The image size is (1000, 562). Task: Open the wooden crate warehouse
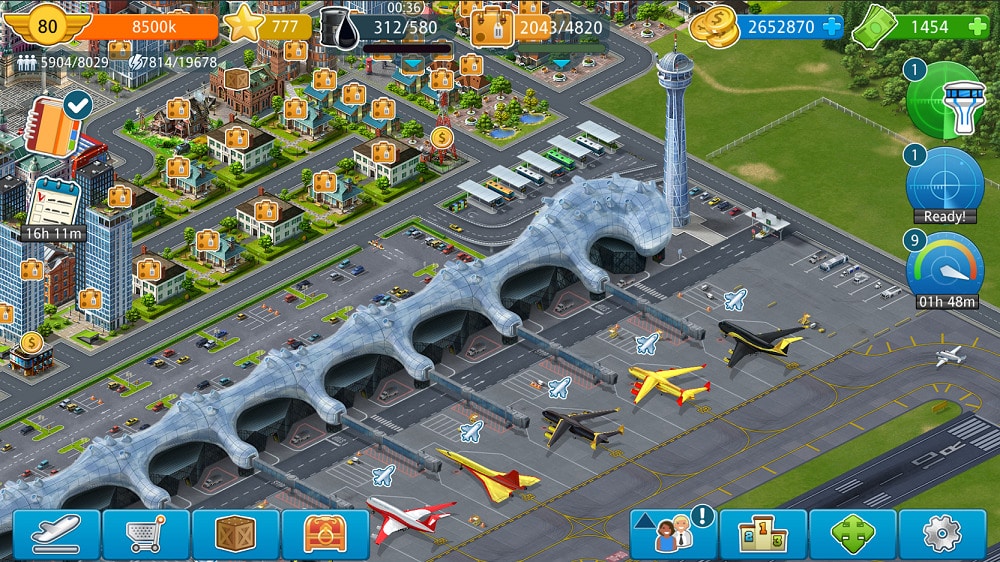pyautogui.click(x=236, y=535)
